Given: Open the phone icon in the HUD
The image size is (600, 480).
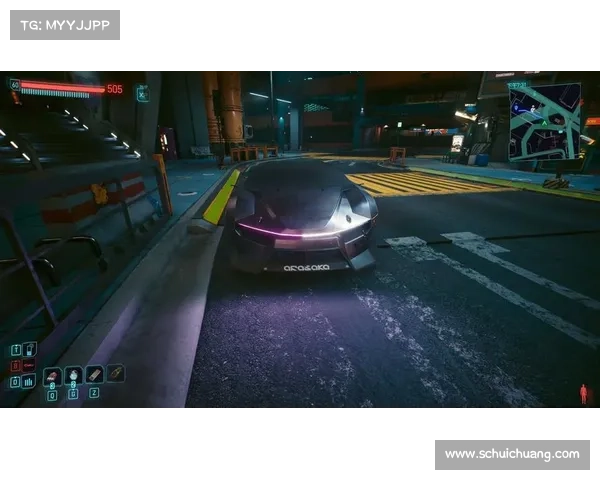Looking at the screenshot, I should pos(30,348).
